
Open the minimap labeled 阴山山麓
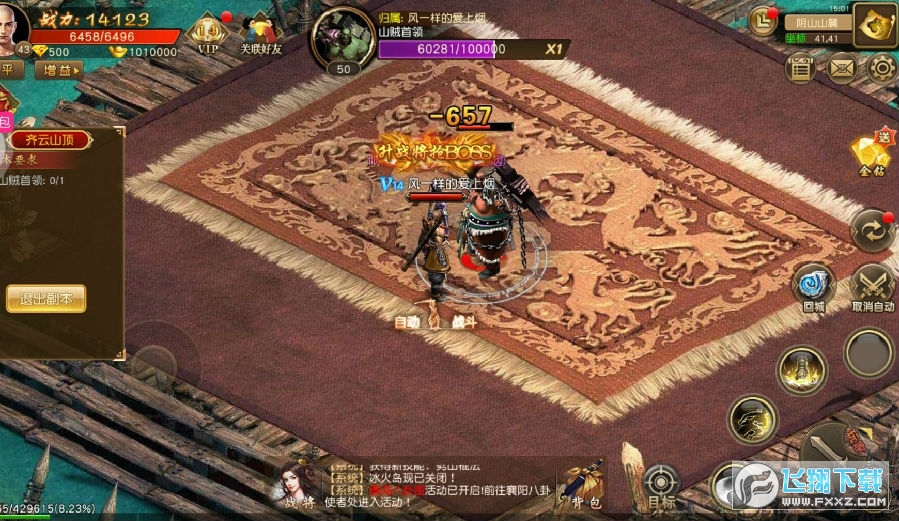point(810,22)
